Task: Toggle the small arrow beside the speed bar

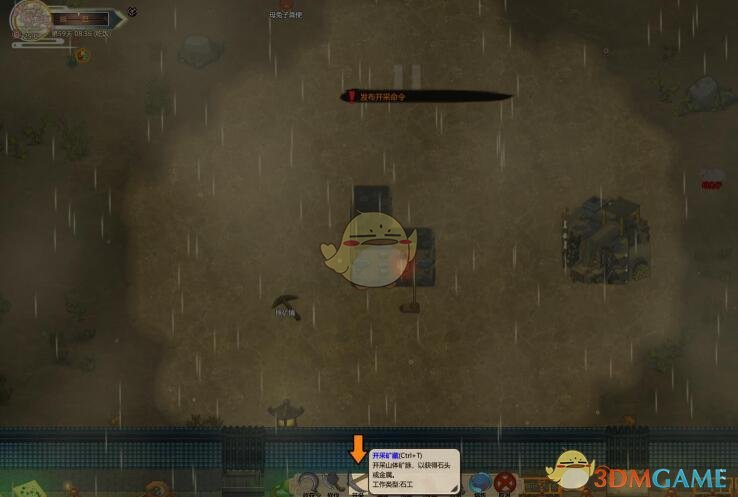Action: [x=133, y=13]
